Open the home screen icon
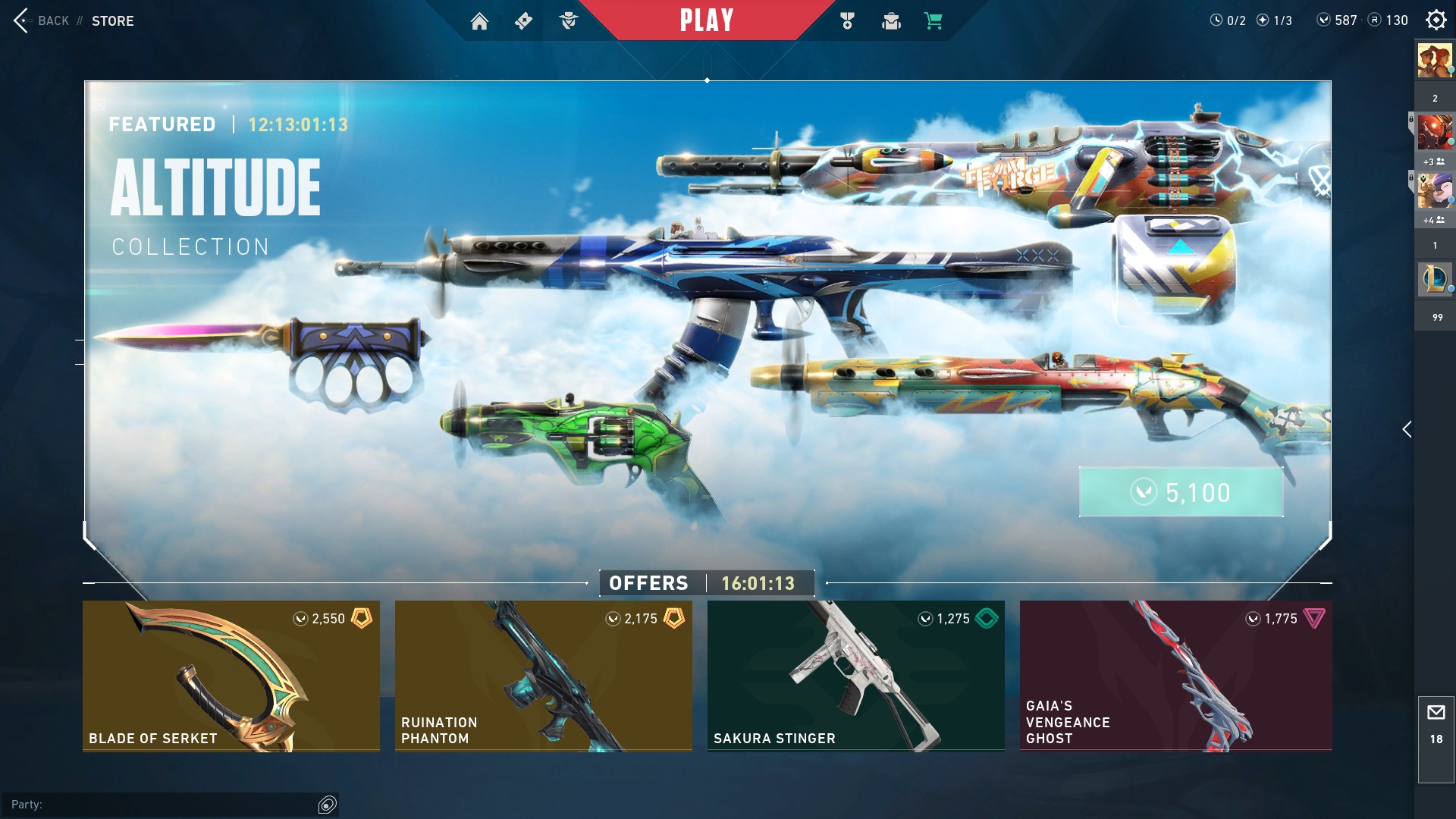This screenshot has height=819, width=1456. tap(479, 21)
